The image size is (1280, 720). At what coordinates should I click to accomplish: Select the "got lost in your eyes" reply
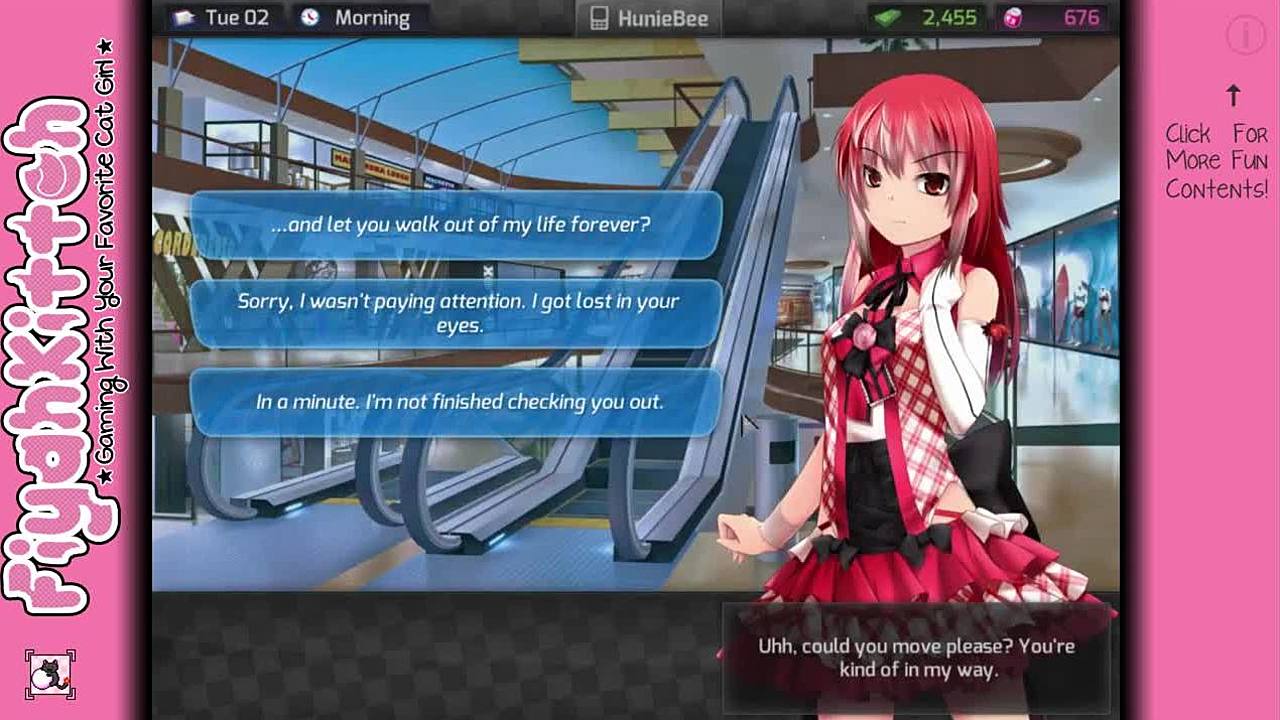click(x=456, y=313)
